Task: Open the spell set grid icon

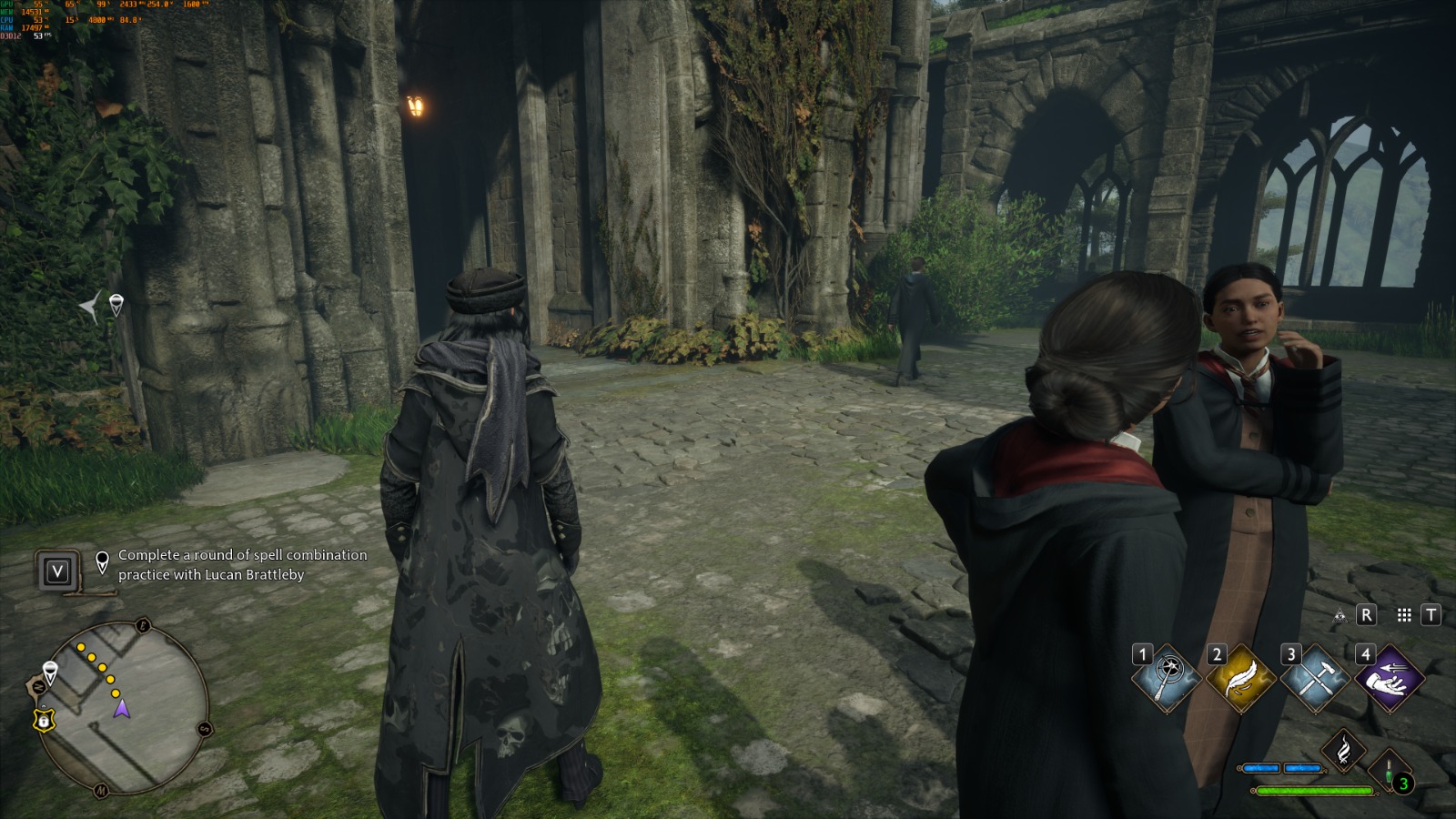Action: [1404, 616]
